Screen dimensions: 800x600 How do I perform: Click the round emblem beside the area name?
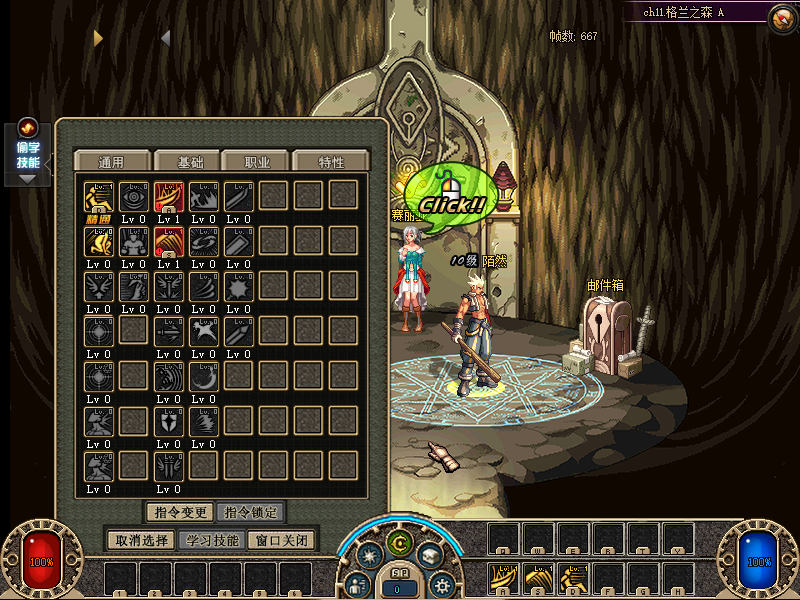[x=782, y=16]
